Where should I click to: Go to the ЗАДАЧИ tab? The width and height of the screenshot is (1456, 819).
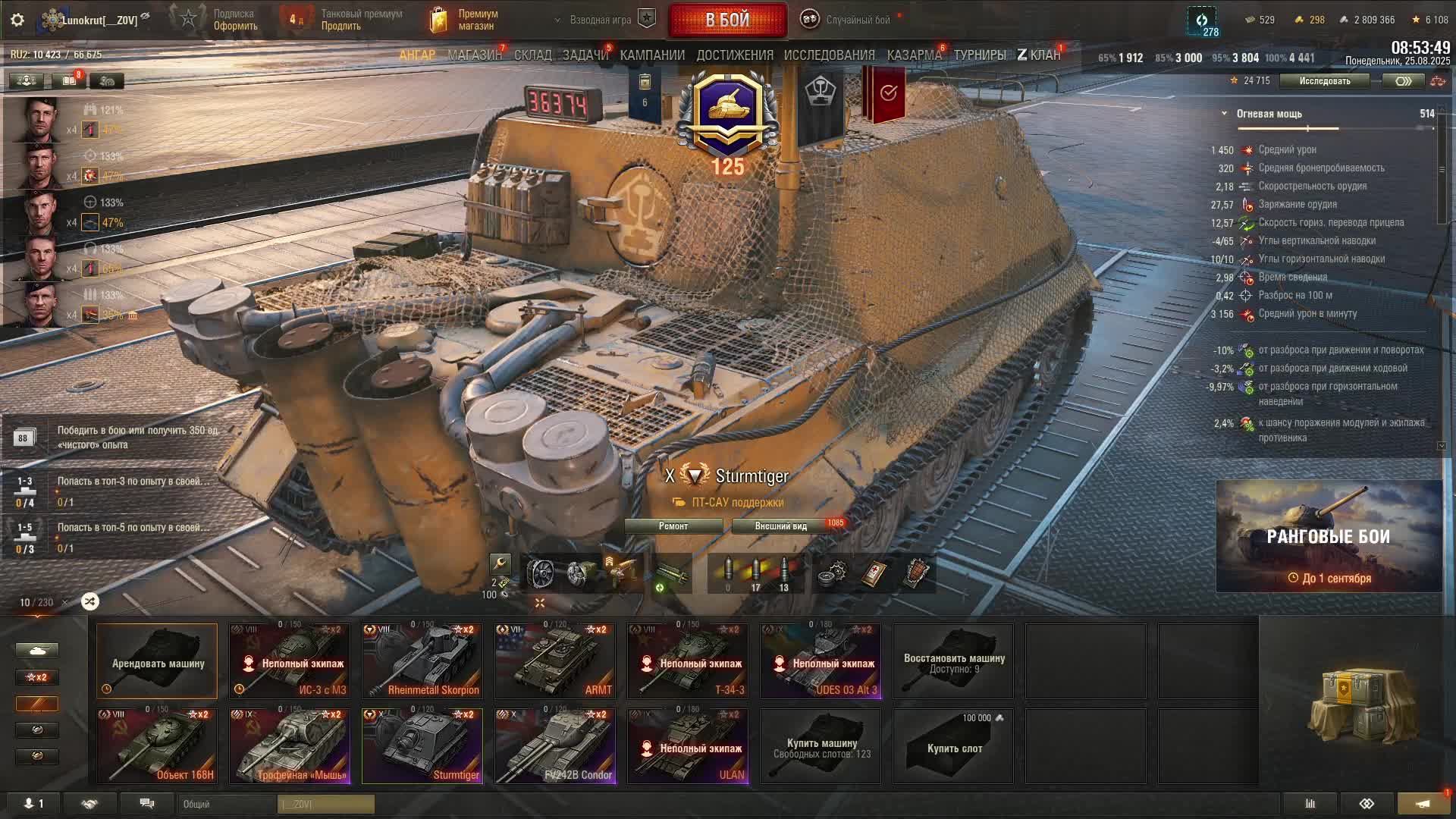[585, 55]
